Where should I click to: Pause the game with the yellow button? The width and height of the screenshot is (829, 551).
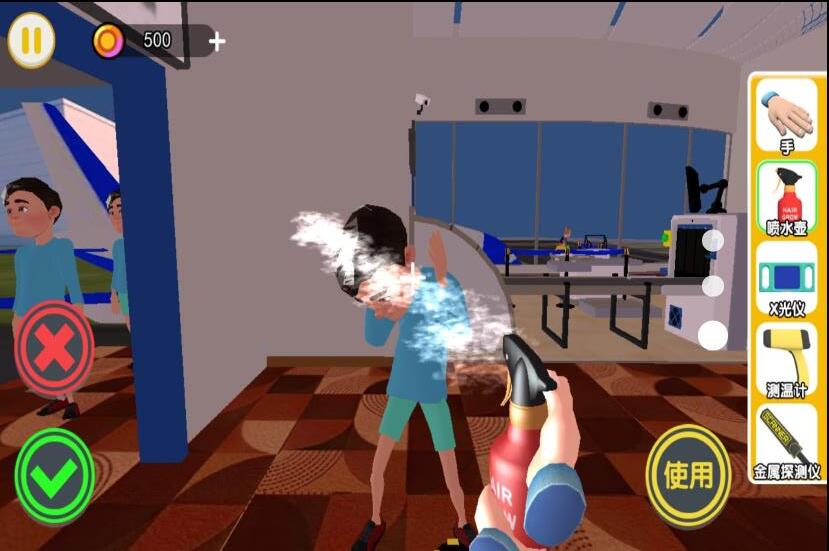coord(31,41)
